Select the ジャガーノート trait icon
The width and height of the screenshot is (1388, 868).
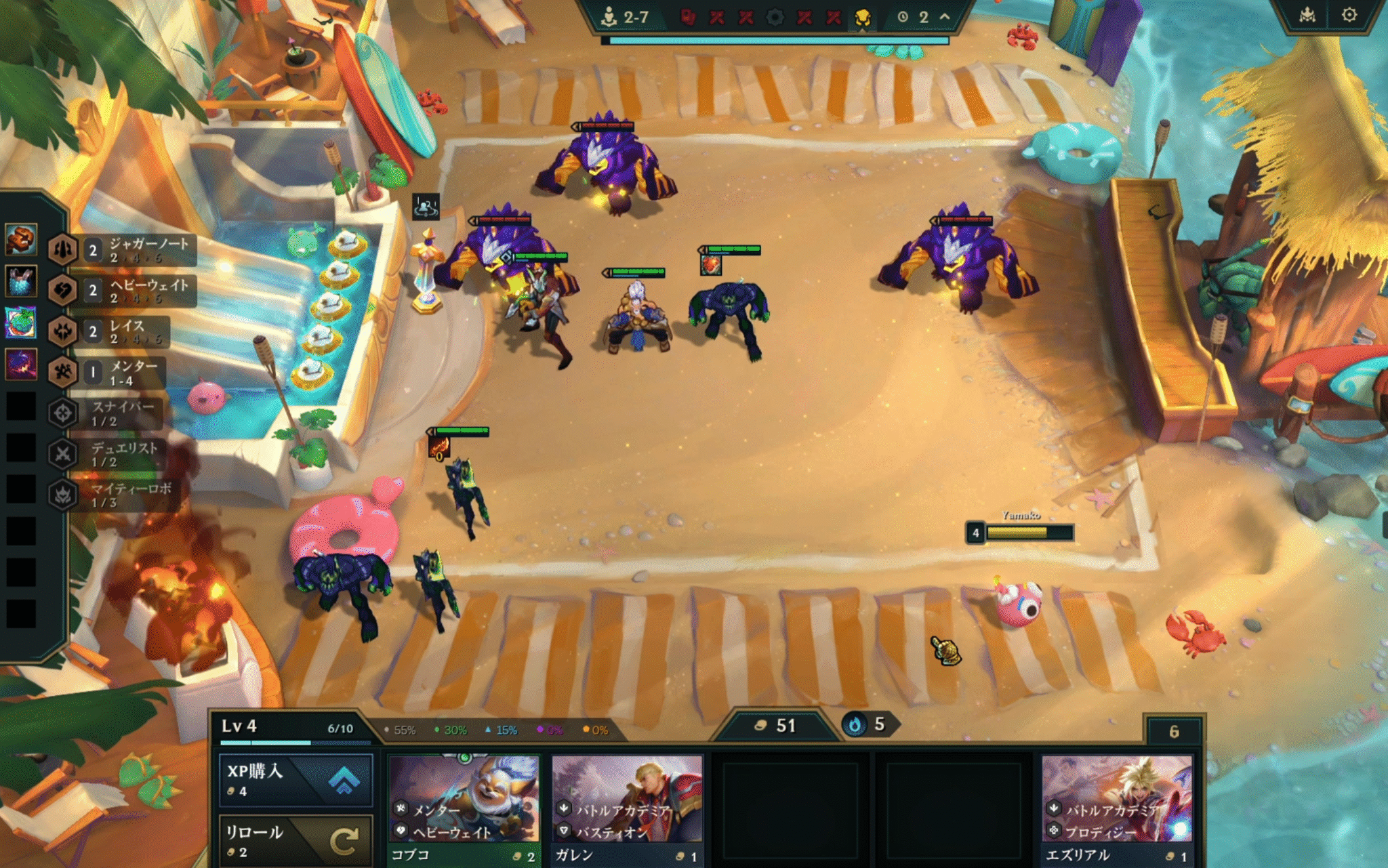64,250
